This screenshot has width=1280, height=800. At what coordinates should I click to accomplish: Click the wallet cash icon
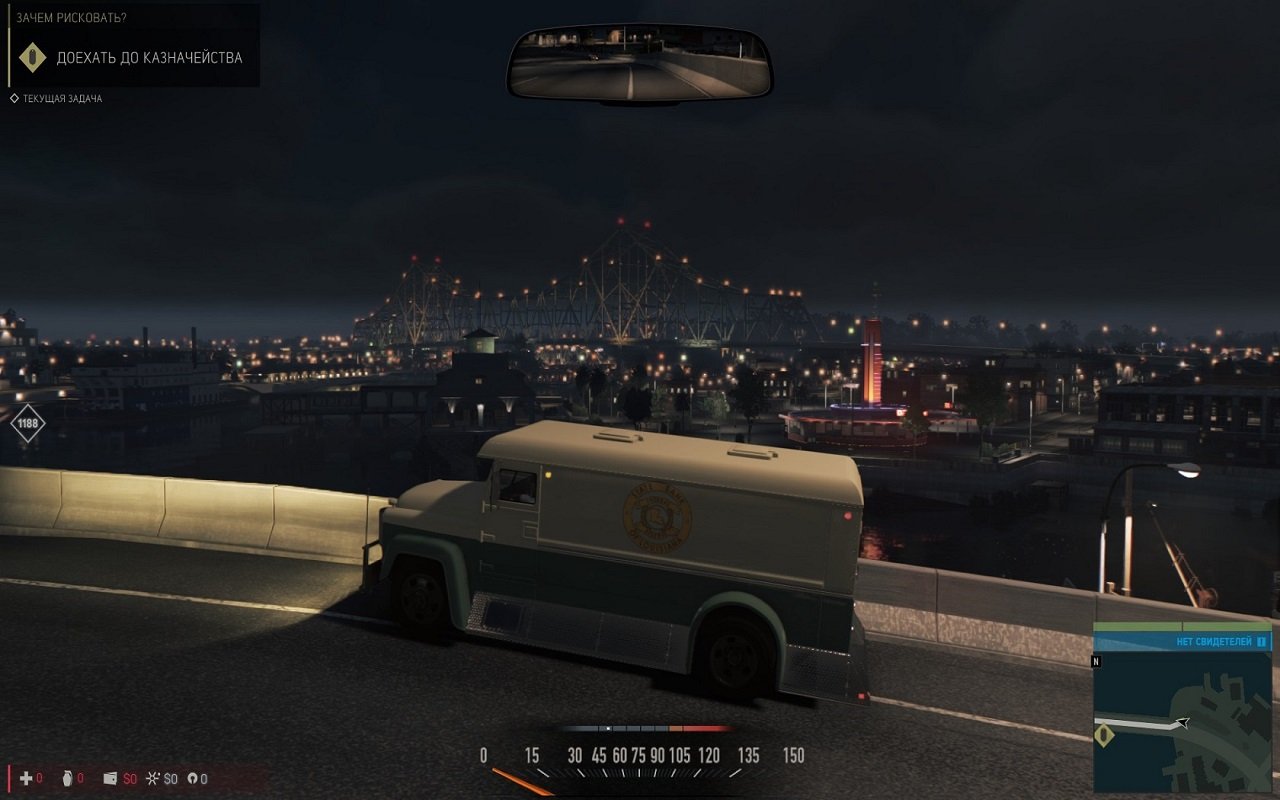pyautogui.click(x=110, y=778)
